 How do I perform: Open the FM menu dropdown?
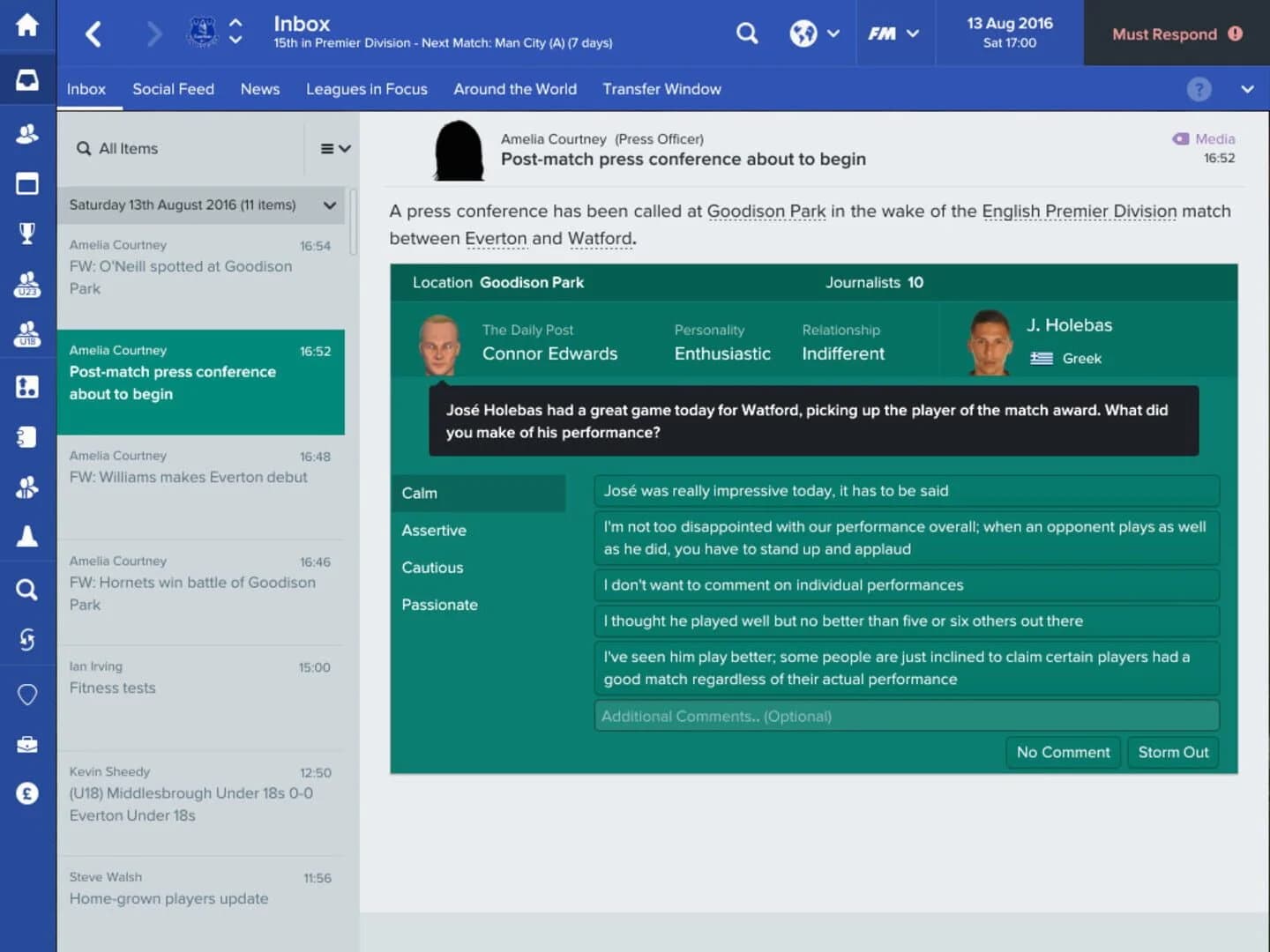pyautogui.click(x=893, y=33)
